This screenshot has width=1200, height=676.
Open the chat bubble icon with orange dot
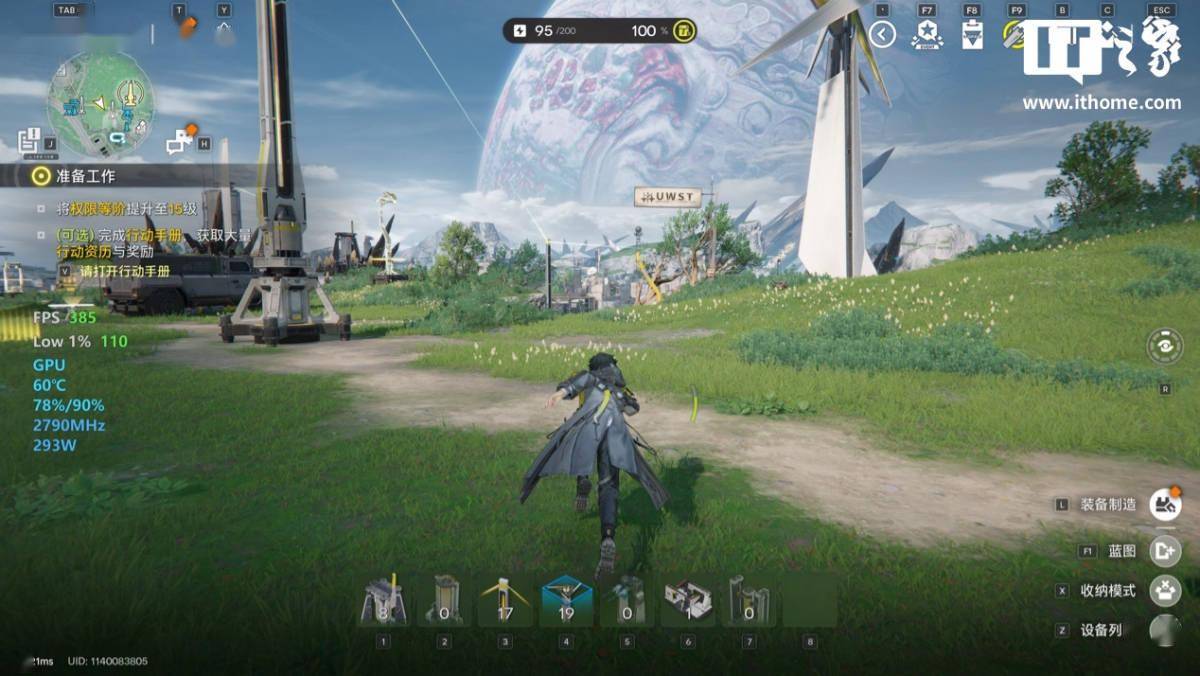point(181,142)
